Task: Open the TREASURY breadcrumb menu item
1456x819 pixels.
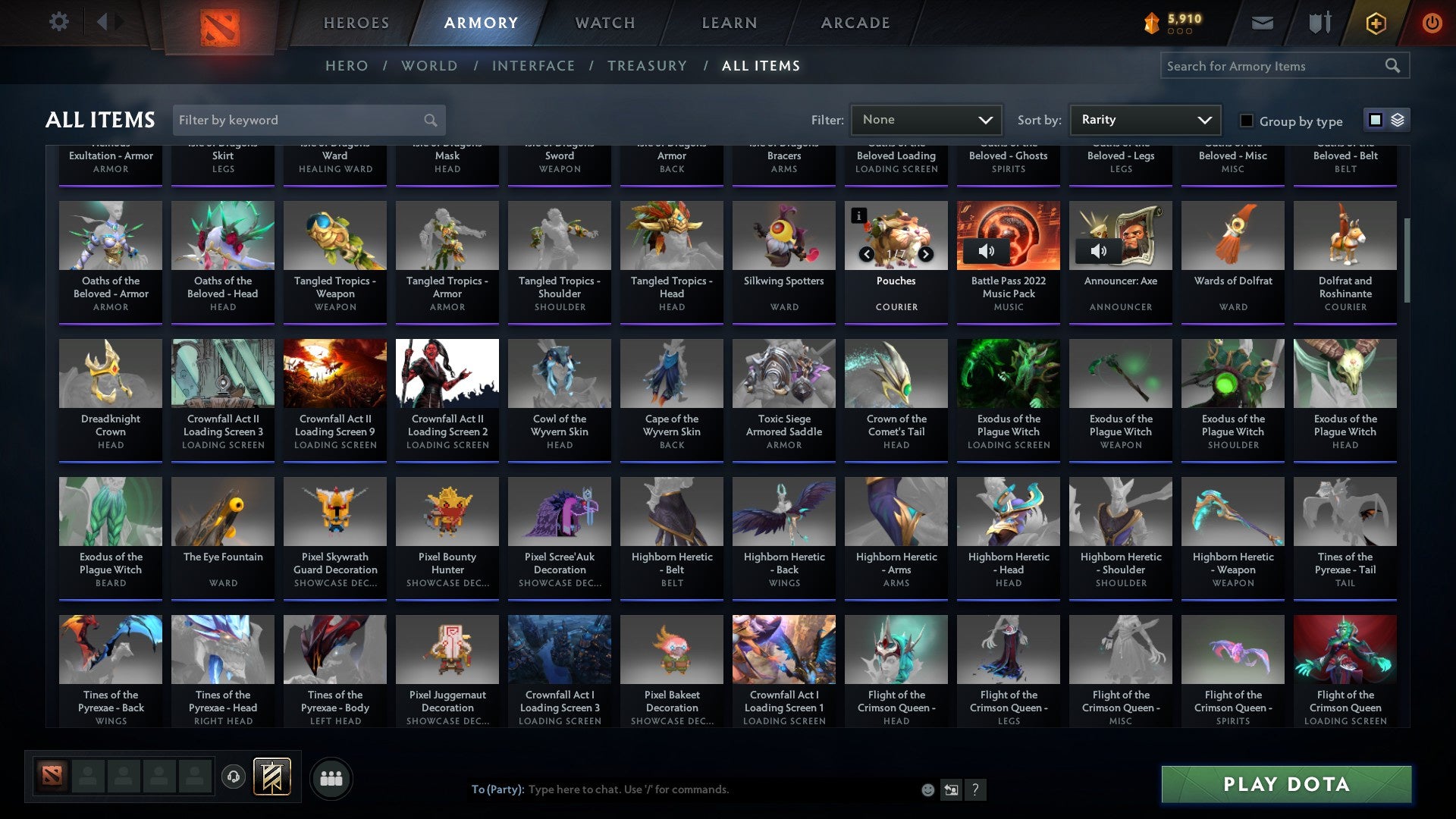Action: pos(648,65)
